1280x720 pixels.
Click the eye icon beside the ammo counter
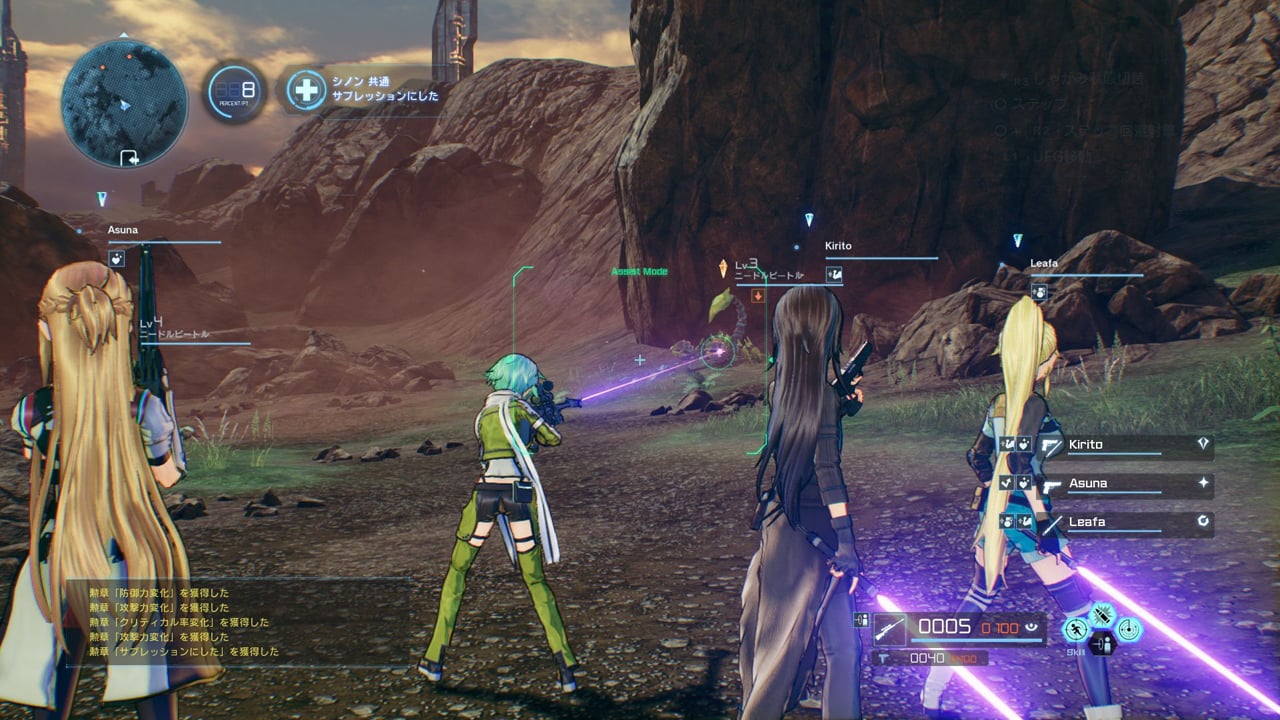pyautogui.click(x=1031, y=628)
